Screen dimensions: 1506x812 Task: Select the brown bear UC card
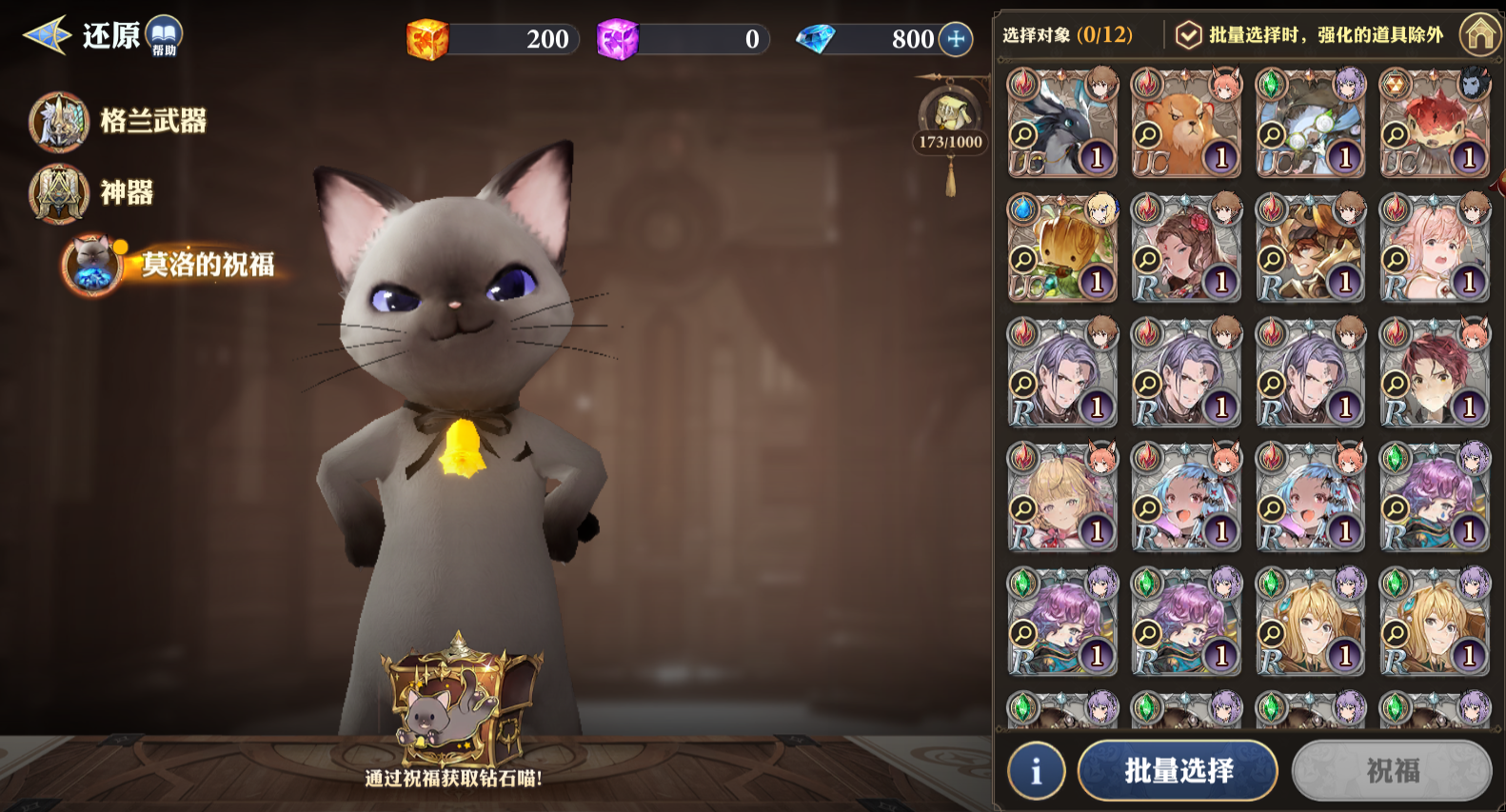1186,123
